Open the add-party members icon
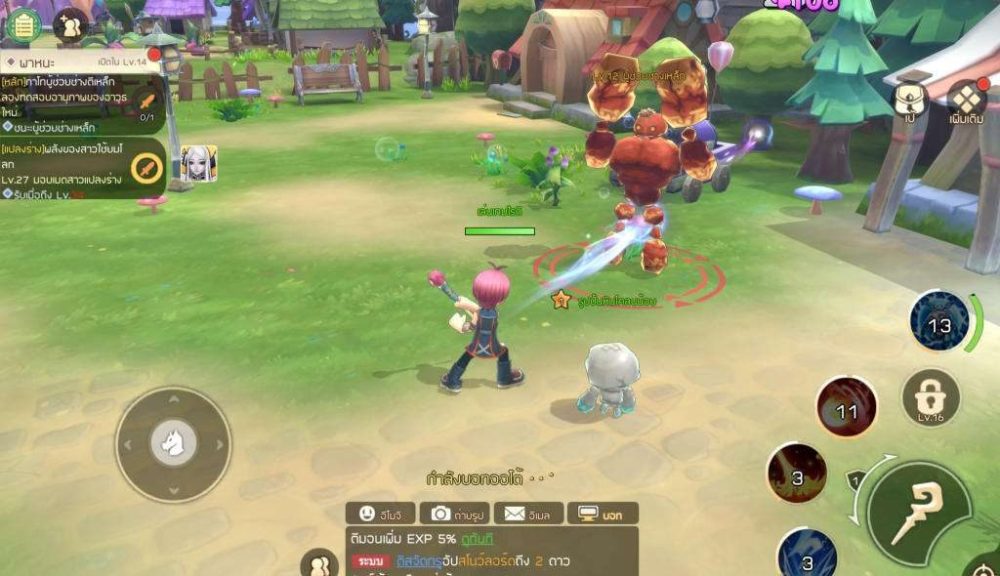This screenshot has width=1000, height=576. tap(71, 25)
